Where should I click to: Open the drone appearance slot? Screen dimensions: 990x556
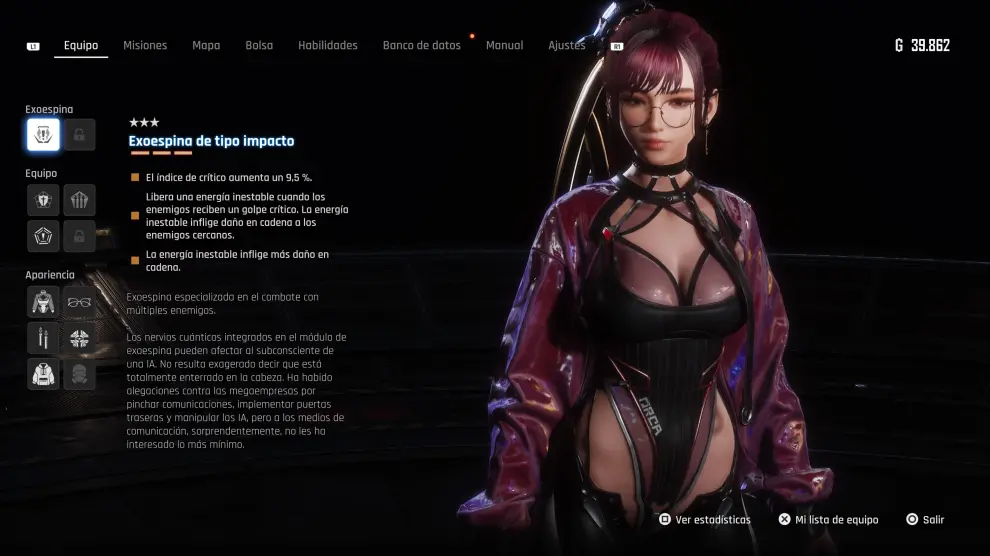pos(79,338)
